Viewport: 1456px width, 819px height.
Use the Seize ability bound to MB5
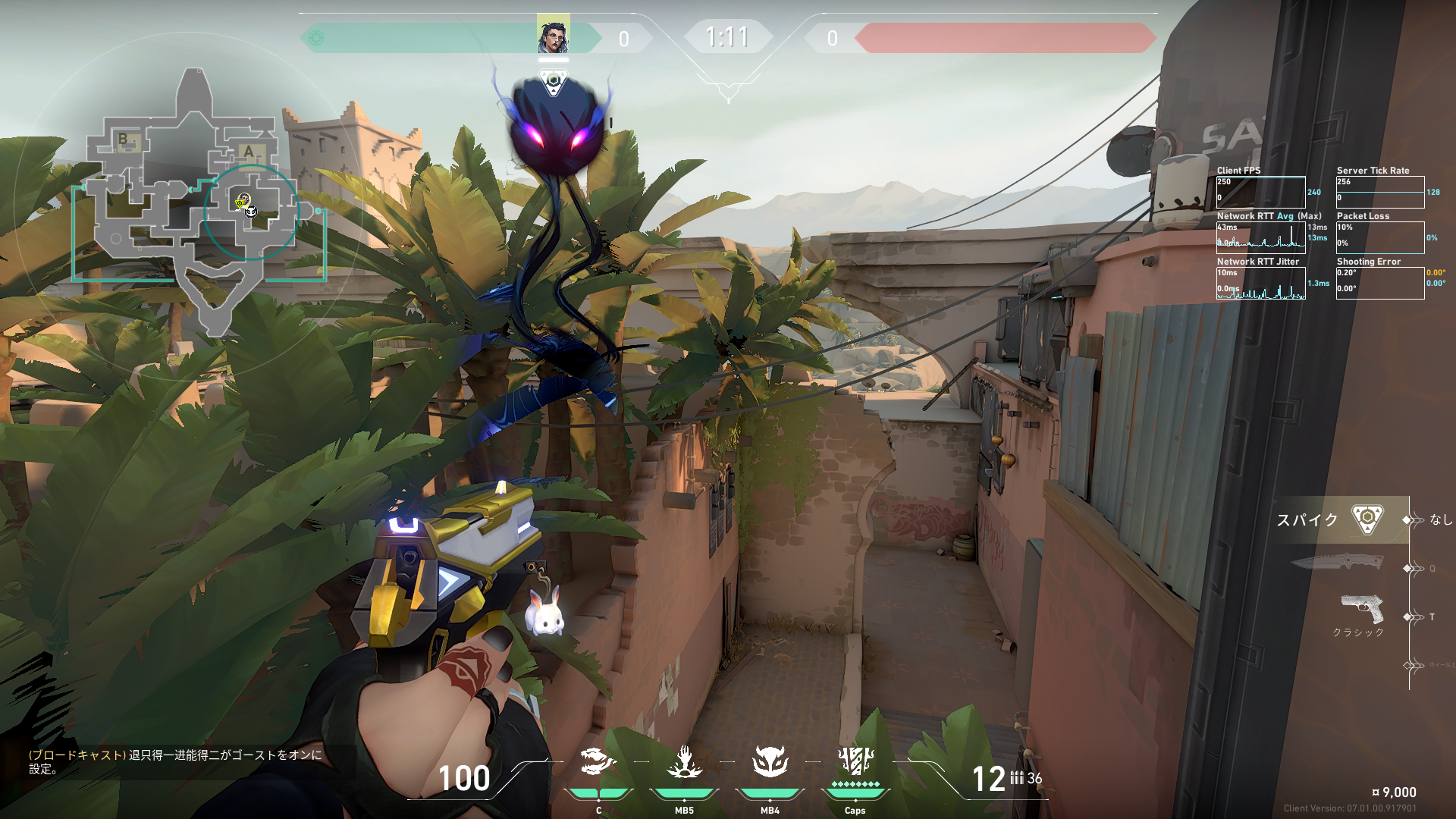click(x=684, y=763)
